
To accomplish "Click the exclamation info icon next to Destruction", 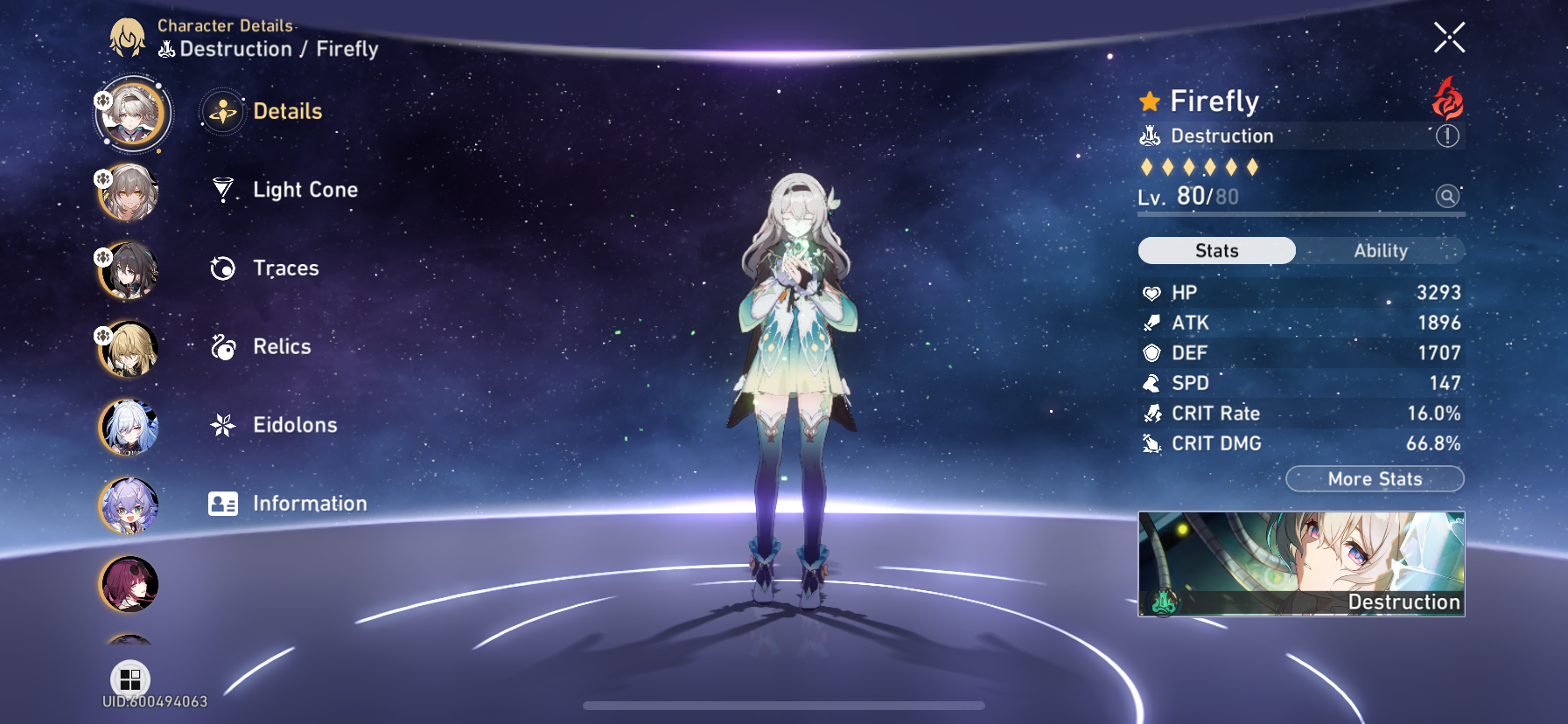I will pos(1447,136).
